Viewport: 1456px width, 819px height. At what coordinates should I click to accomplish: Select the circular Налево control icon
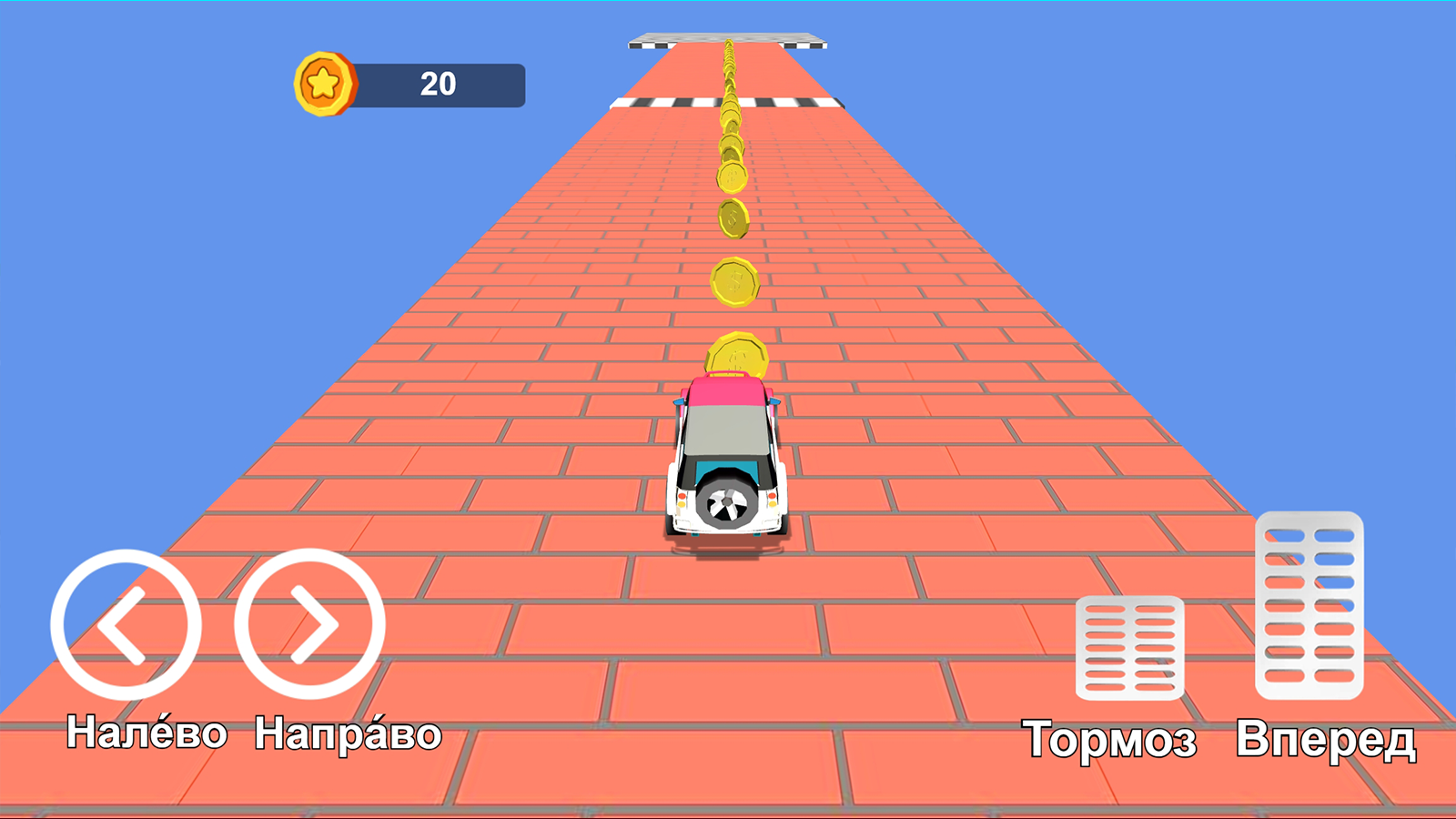[127, 623]
